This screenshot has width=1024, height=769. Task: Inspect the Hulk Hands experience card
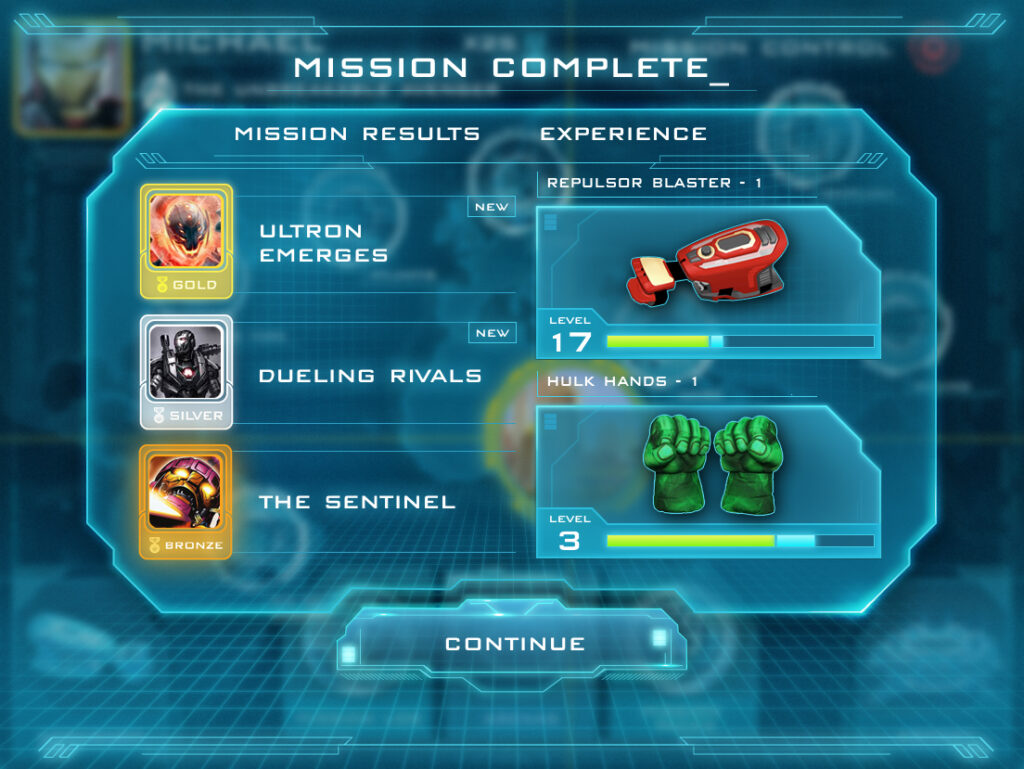[708, 480]
